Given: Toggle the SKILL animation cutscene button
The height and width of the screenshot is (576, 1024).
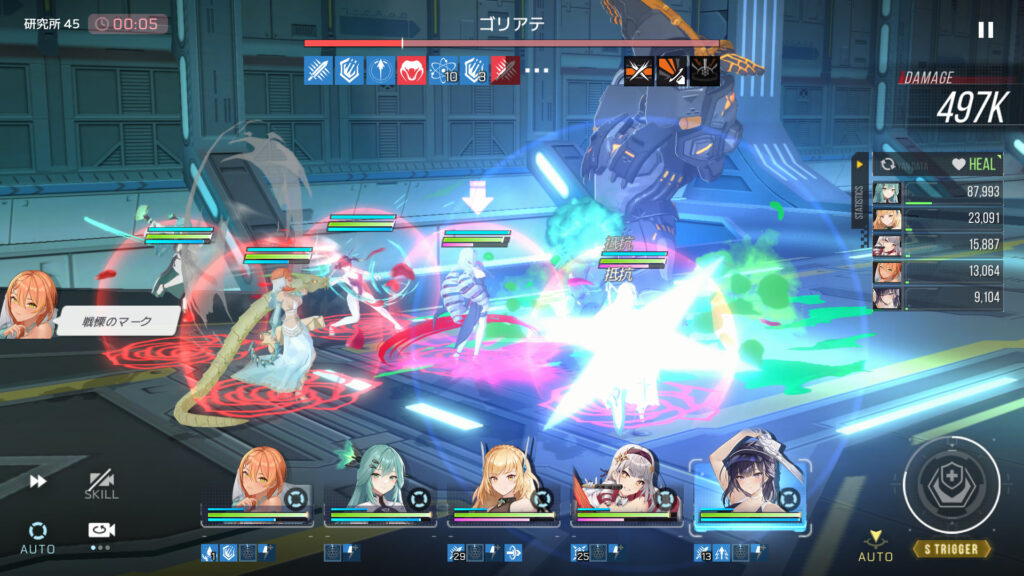Looking at the screenshot, I should [101, 485].
